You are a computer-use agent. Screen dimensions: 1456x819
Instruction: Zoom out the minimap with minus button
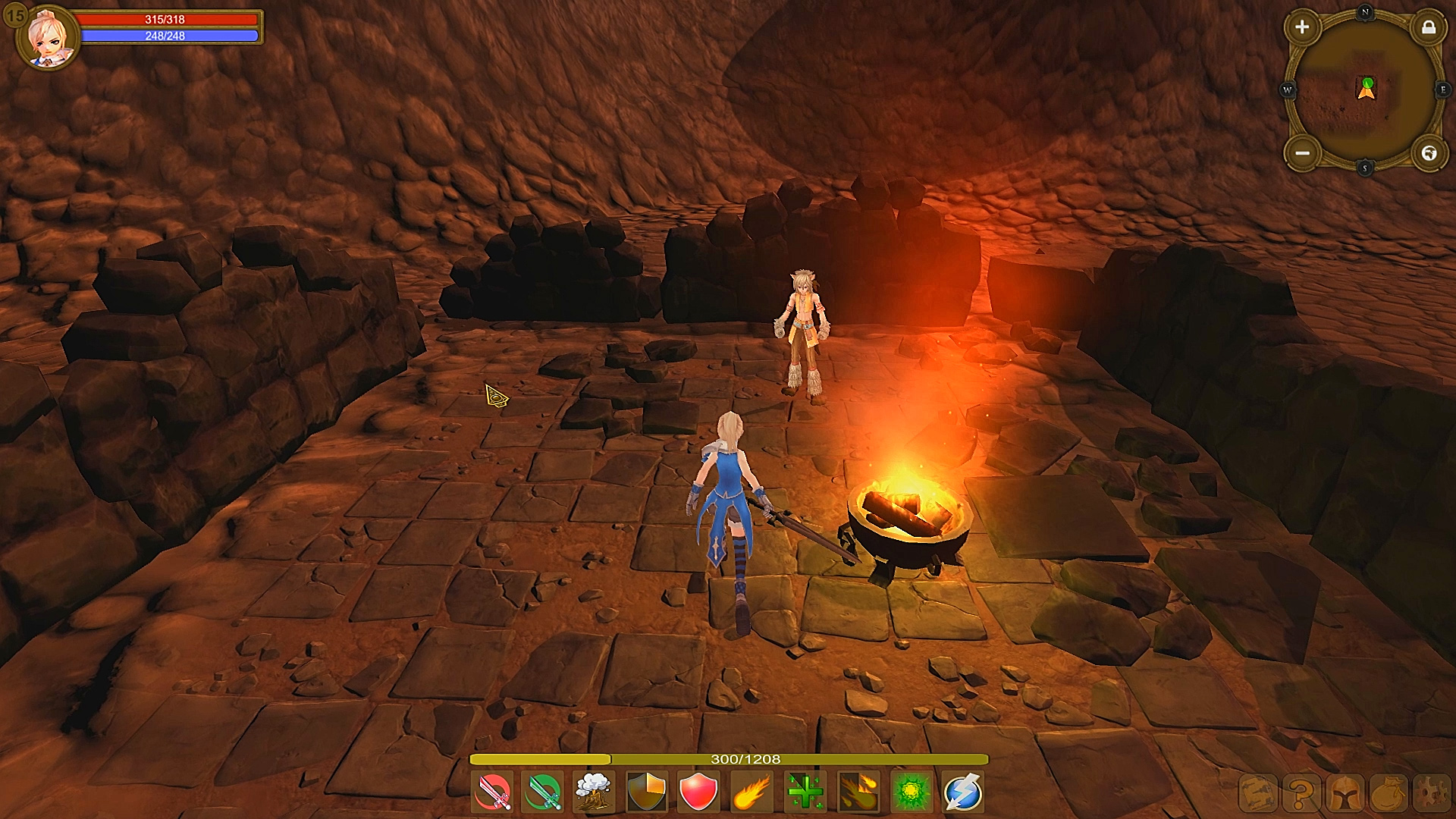pos(1302,152)
